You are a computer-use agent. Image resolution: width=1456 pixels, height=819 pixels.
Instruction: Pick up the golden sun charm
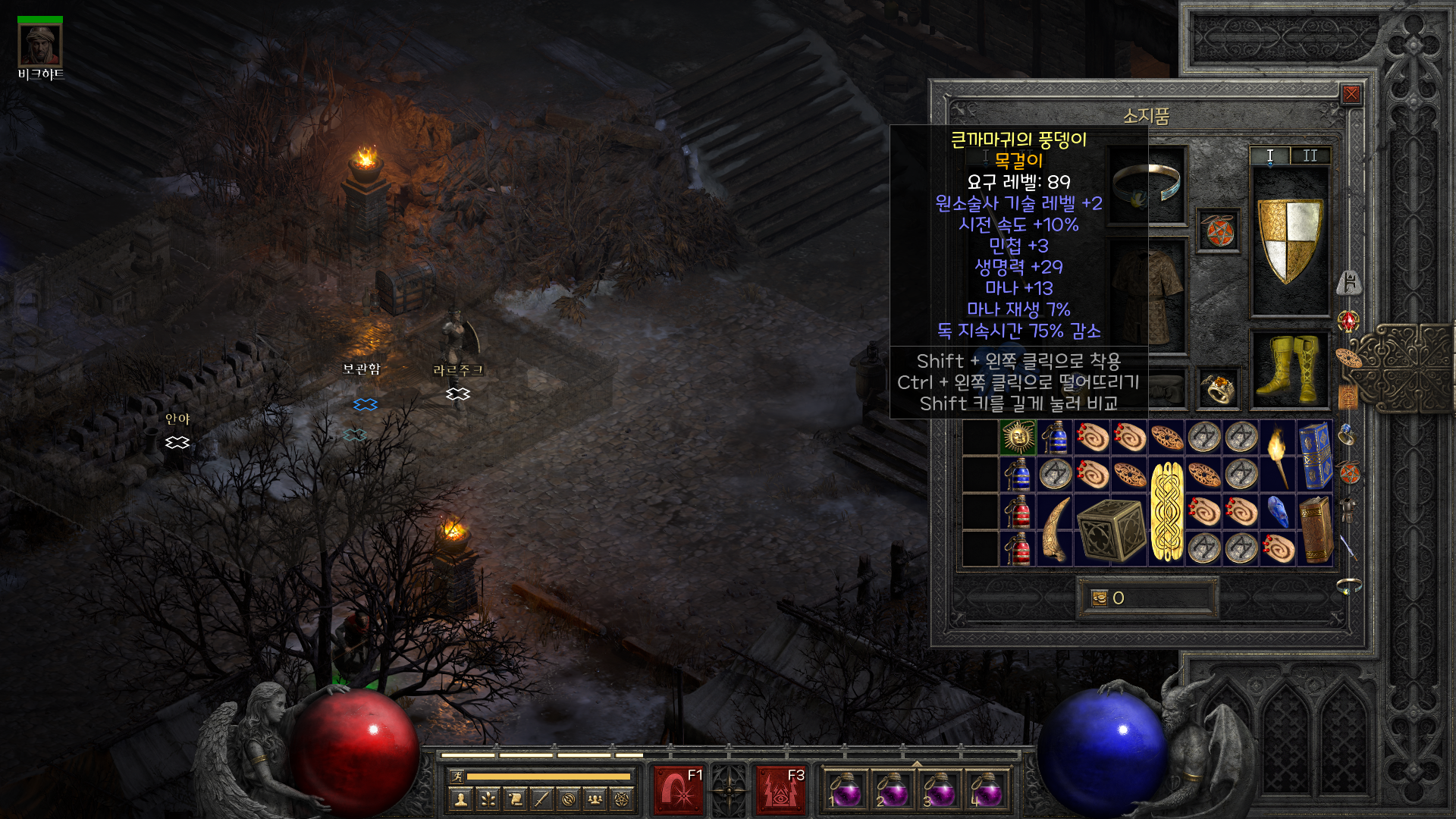click(x=1018, y=438)
